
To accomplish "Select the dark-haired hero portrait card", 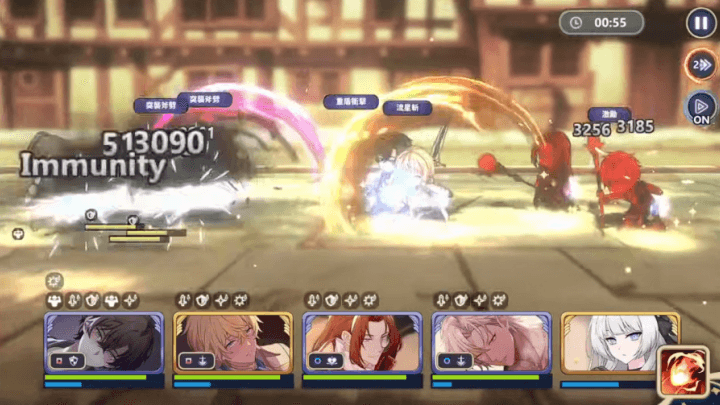I will 104,343.
